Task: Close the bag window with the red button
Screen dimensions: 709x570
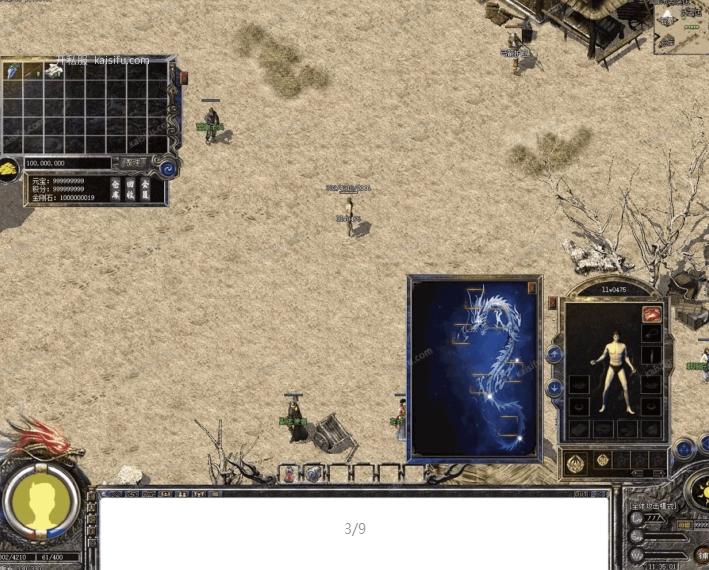Action: point(183,77)
